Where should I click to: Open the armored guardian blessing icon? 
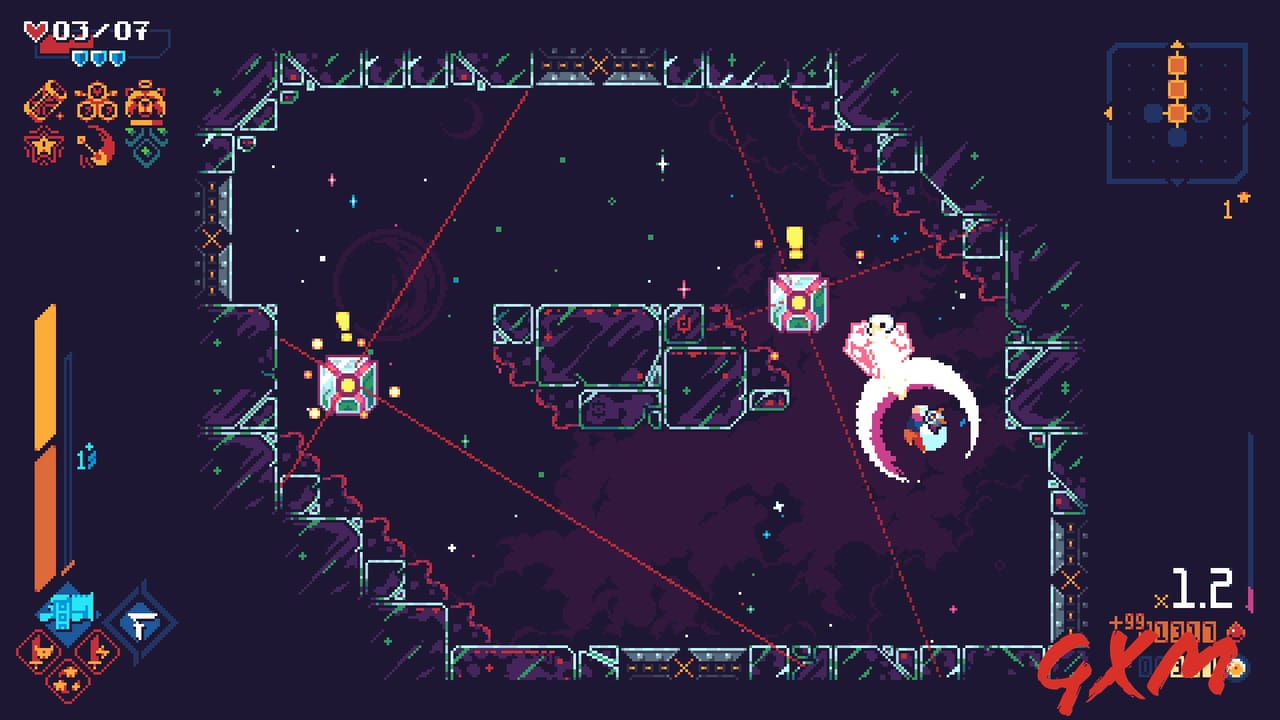(x=145, y=103)
